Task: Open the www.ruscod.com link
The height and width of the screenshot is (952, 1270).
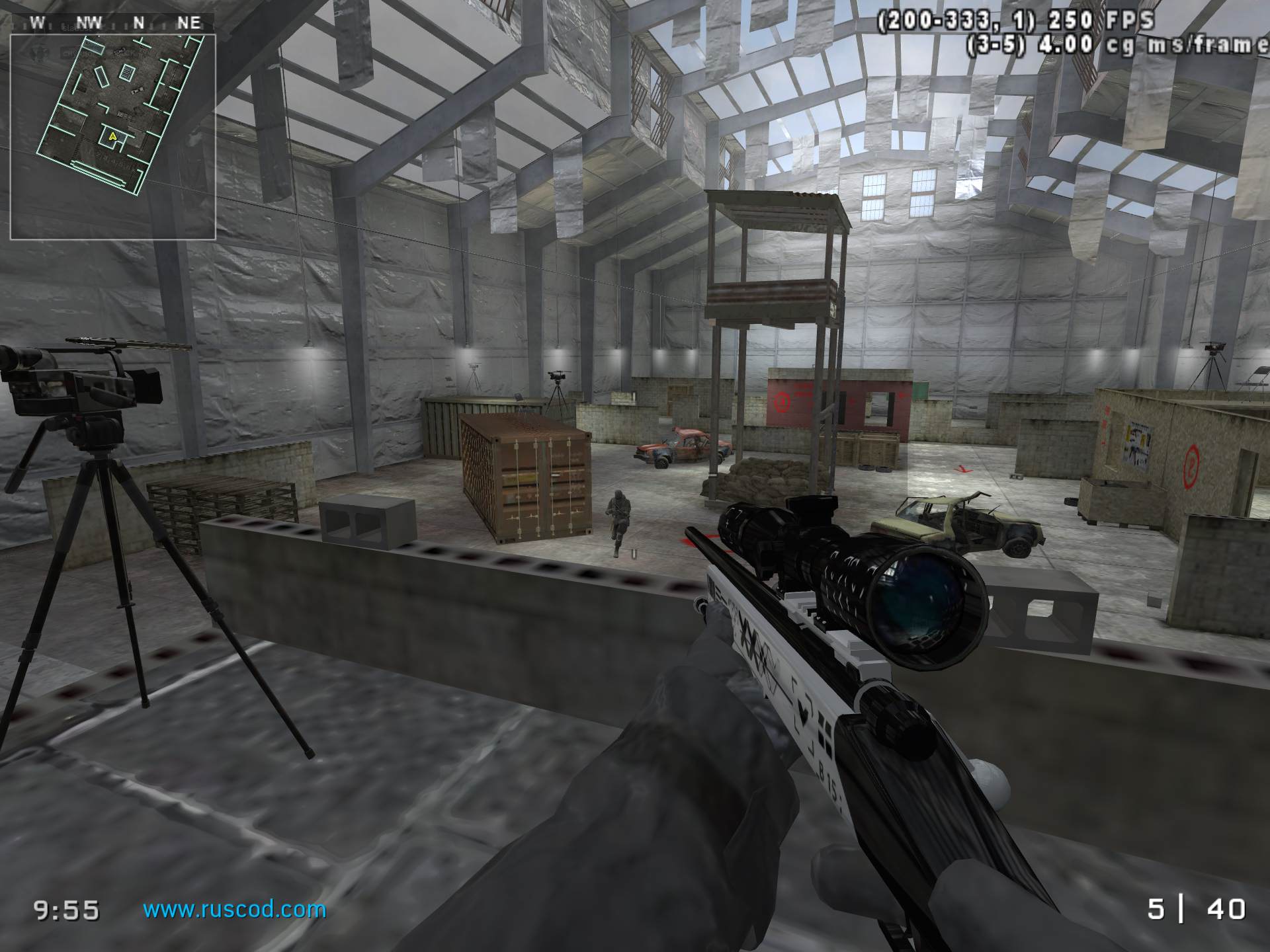Action: (x=235, y=910)
